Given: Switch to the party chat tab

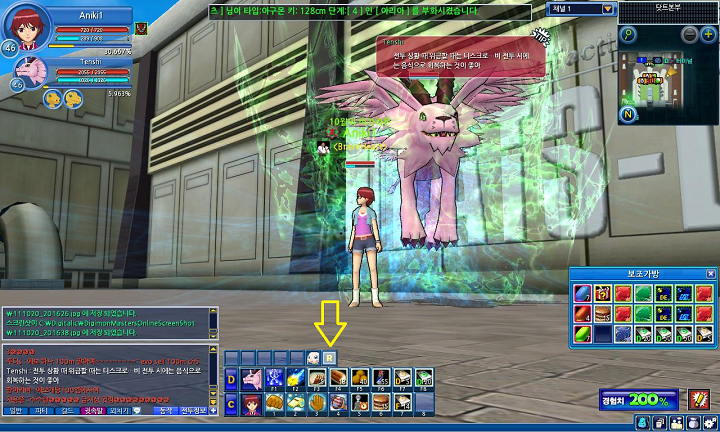Looking at the screenshot, I should pos(41,410).
